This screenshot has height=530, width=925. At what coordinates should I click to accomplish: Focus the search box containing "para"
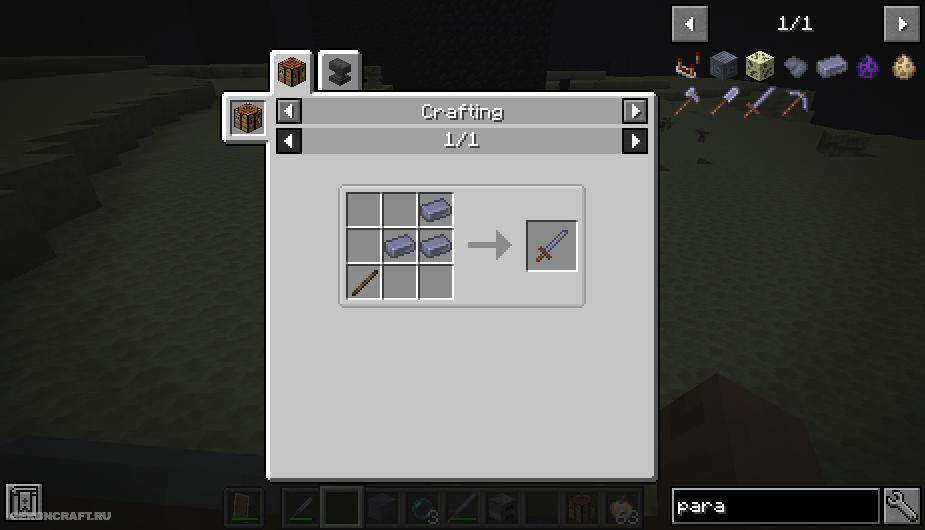(775, 506)
